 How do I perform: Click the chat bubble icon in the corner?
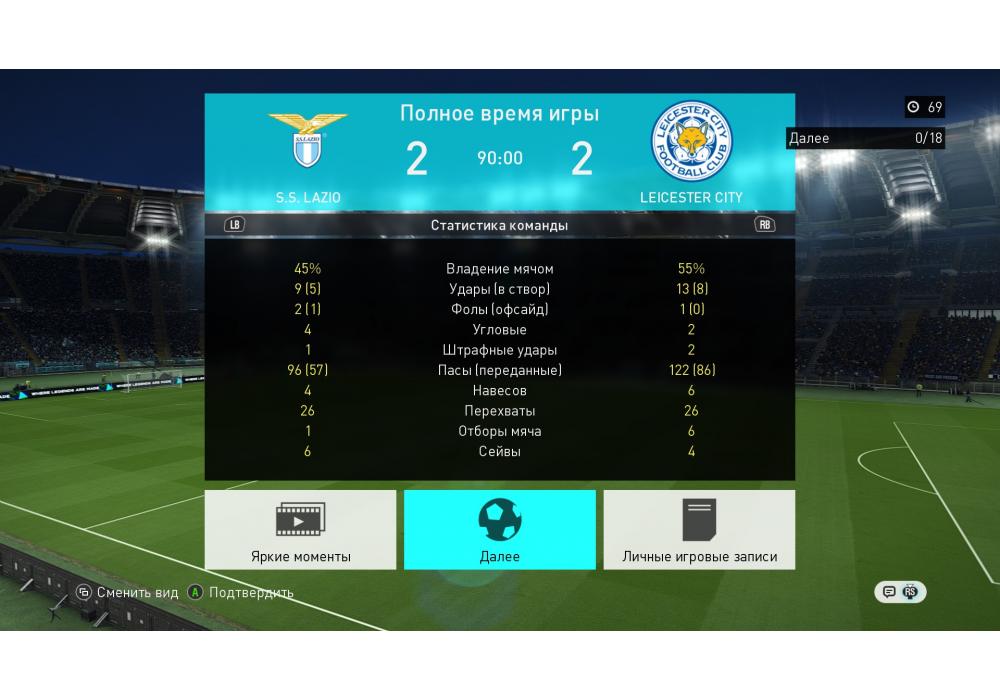(x=888, y=592)
